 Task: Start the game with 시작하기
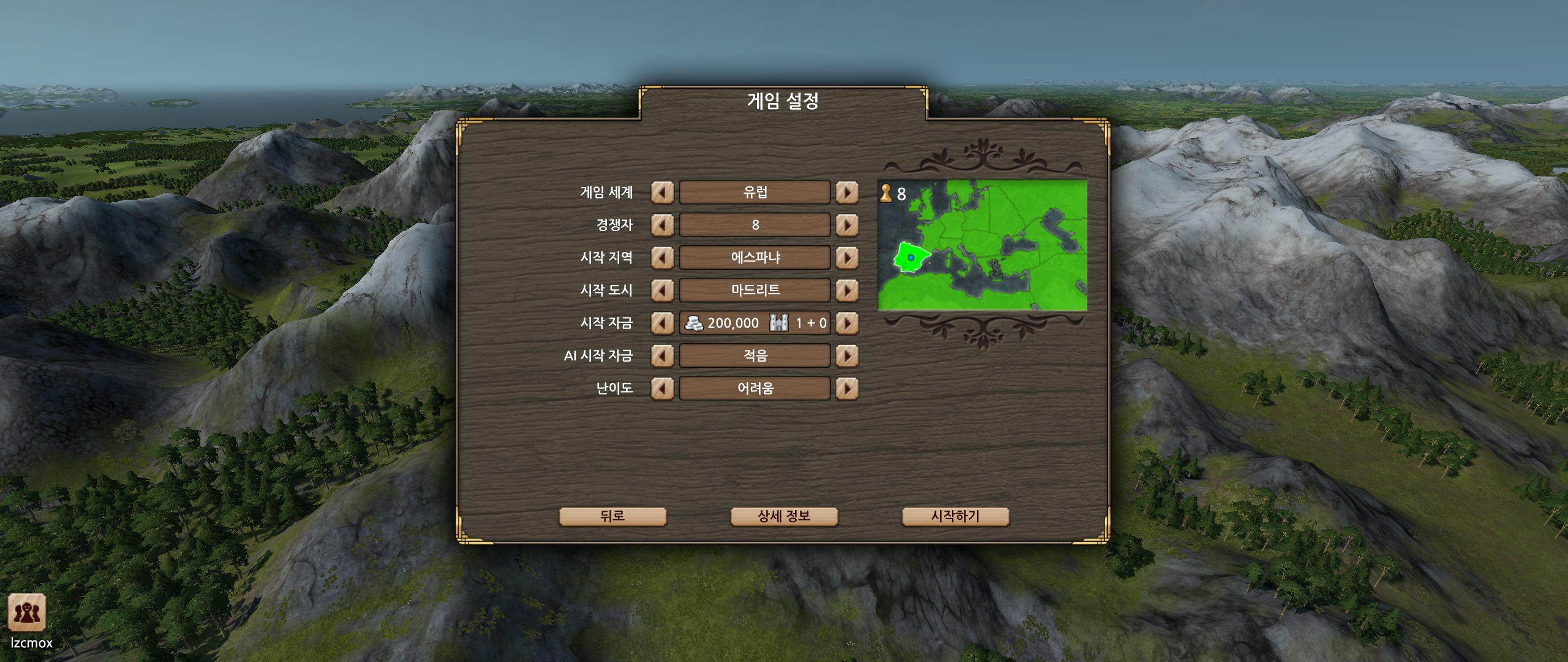pos(955,516)
